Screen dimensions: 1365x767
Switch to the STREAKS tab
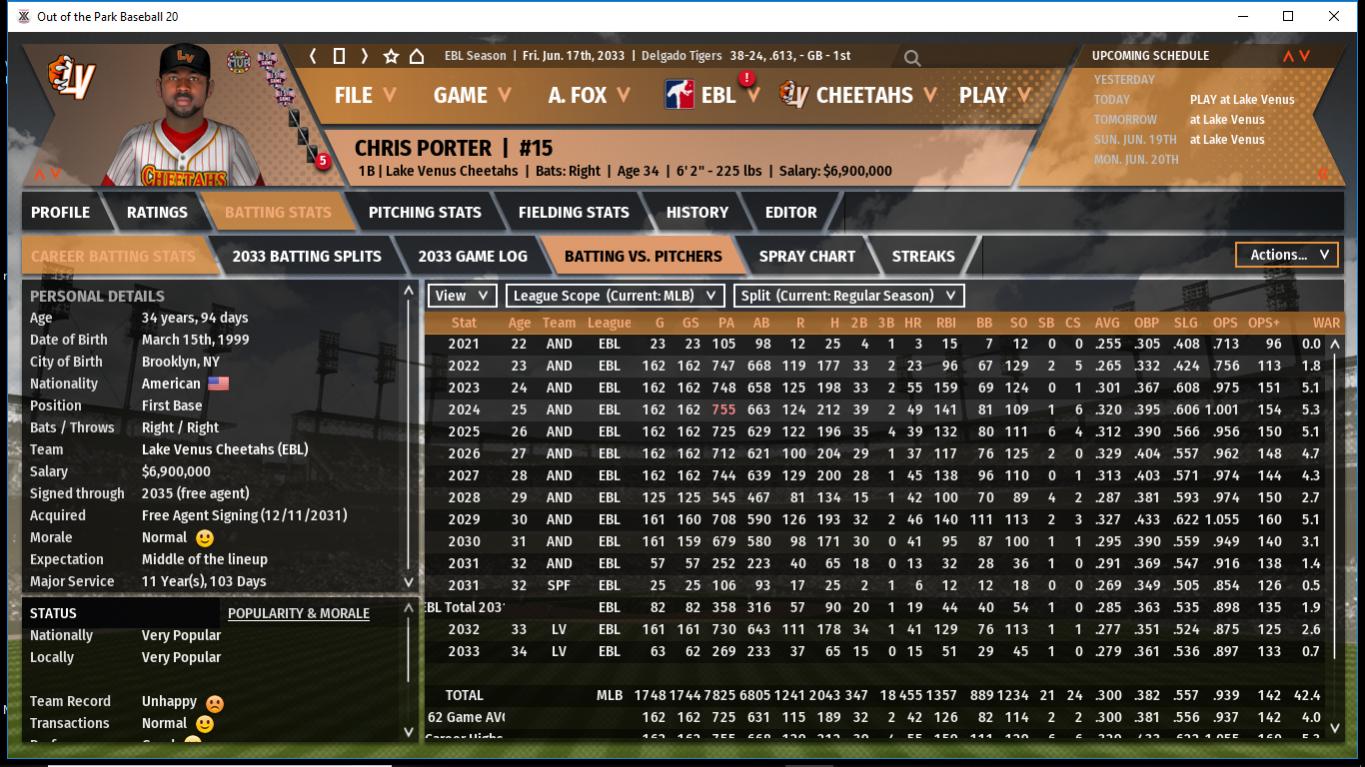click(923, 256)
